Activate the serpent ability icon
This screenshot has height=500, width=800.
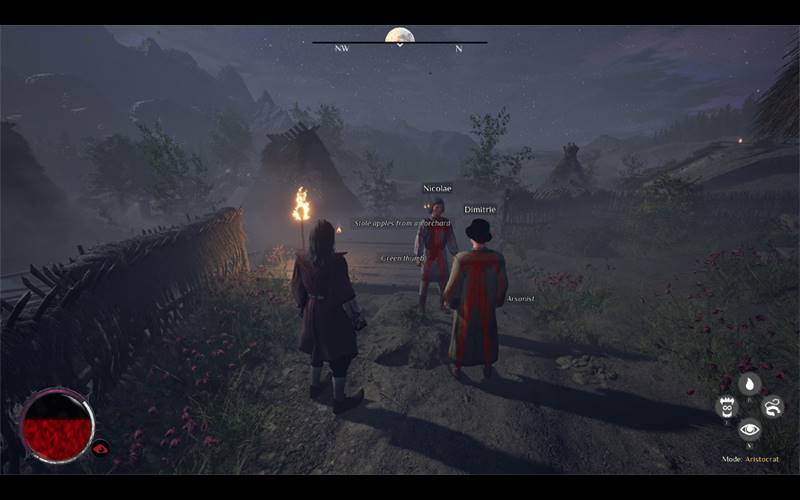pyautogui.click(x=773, y=406)
